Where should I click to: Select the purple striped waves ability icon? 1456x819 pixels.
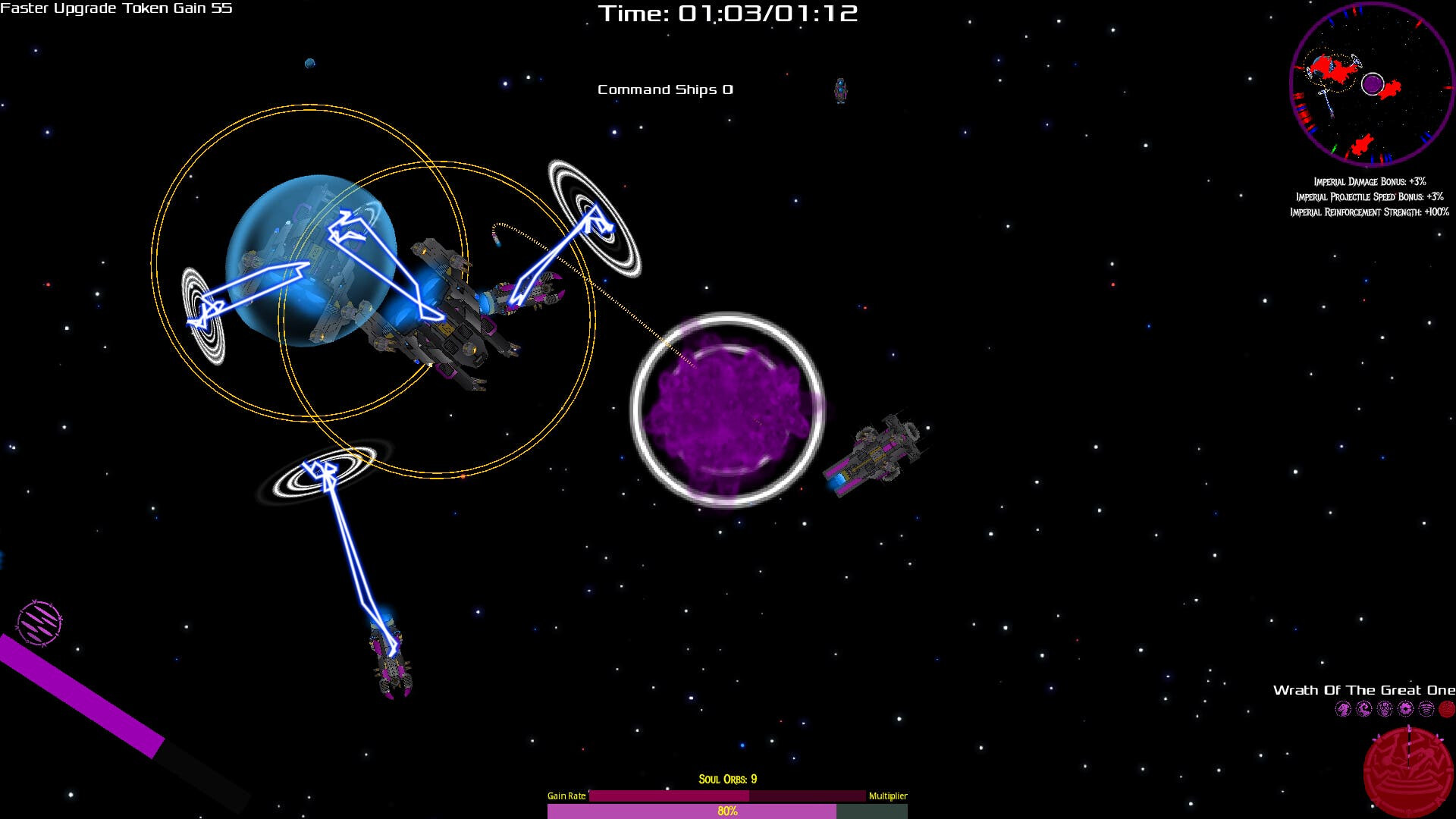(1426, 709)
